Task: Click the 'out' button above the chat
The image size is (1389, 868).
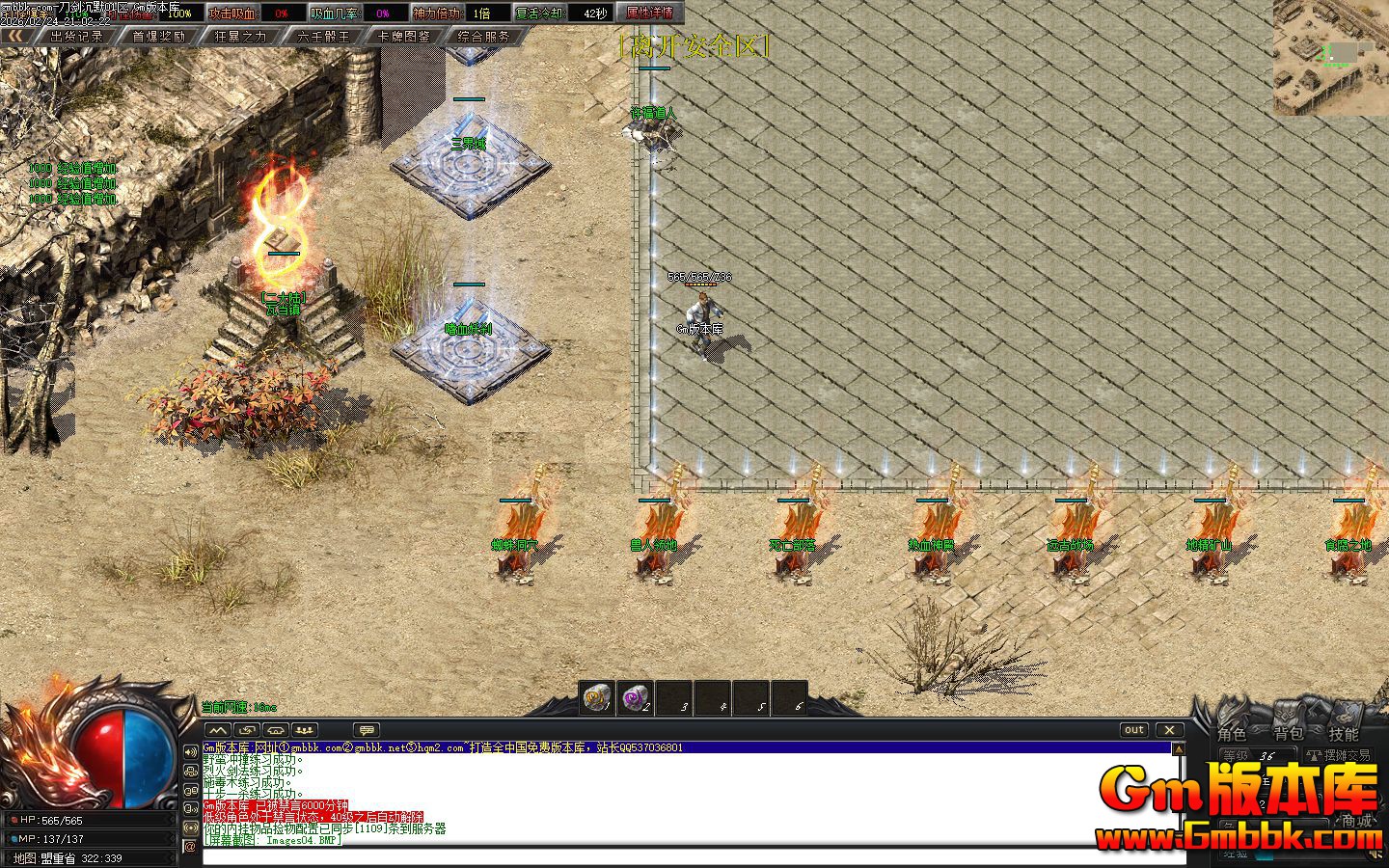Action: [1134, 730]
